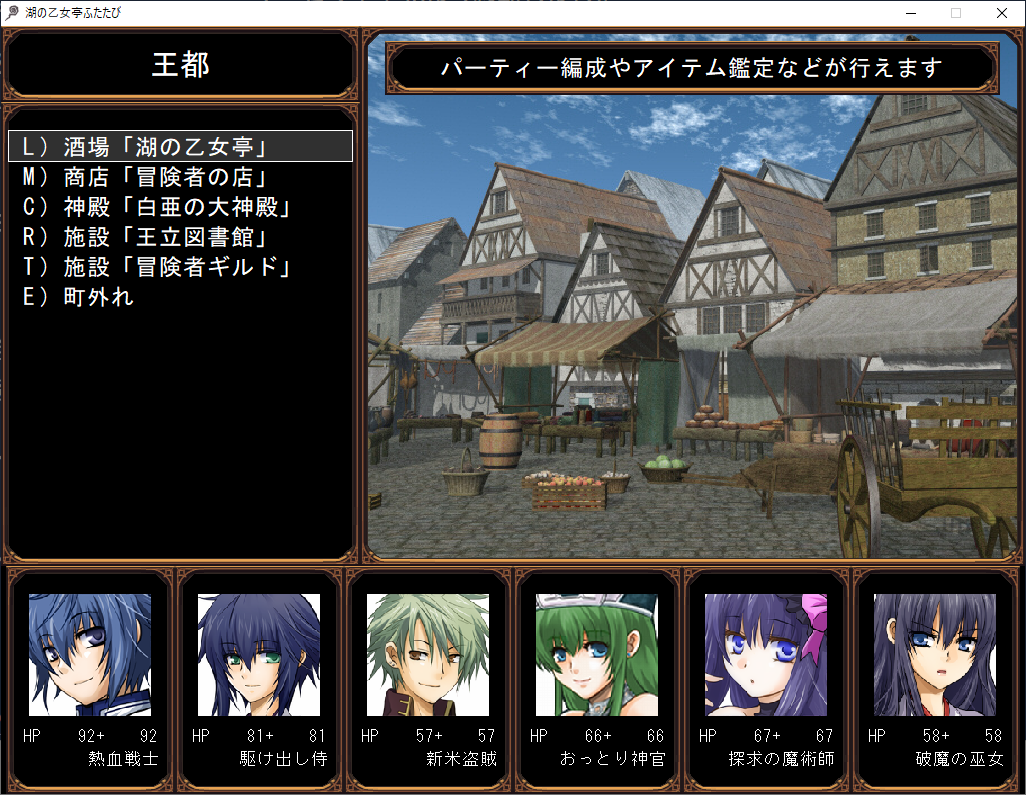The height and width of the screenshot is (795, 1026).
Task: Minimize the game window
Action: 910,13
